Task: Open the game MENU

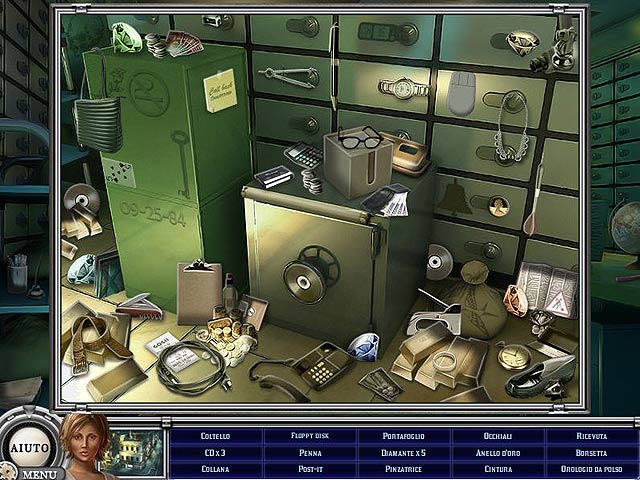Action: (x=38, y=473)
